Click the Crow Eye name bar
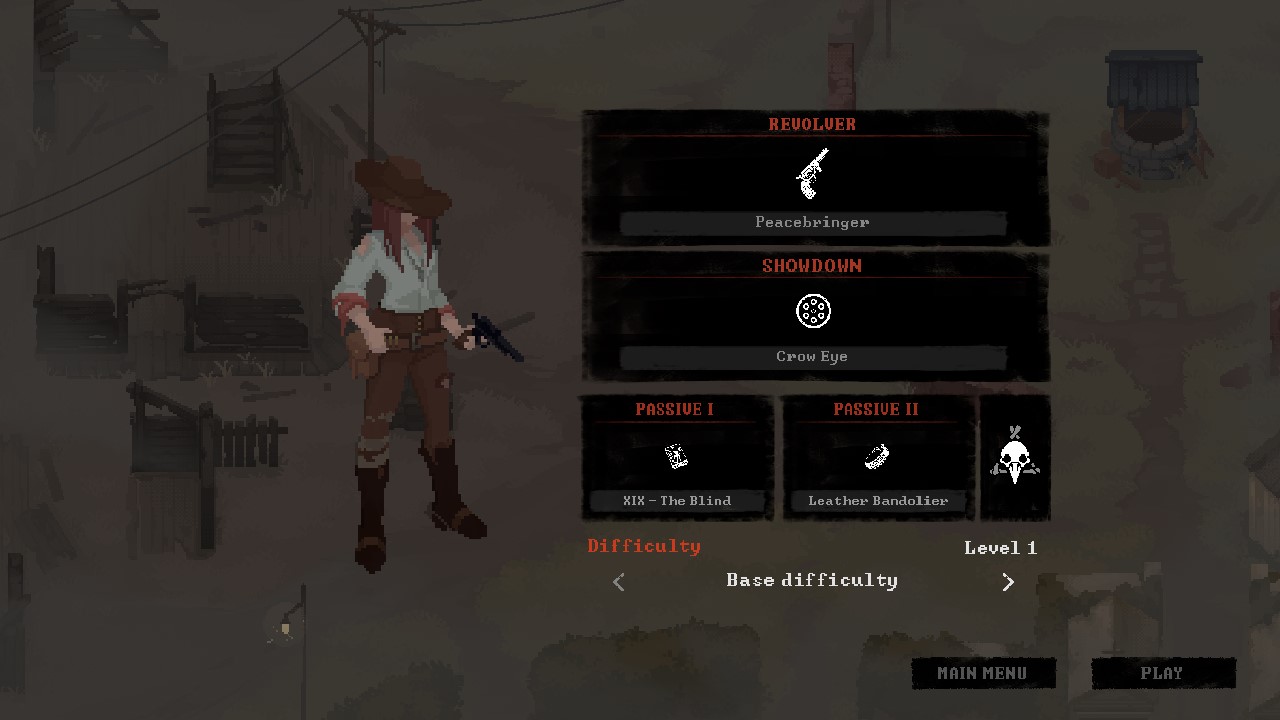The image size is (1280, 720). pyautogui.click(x=813, y=356)
